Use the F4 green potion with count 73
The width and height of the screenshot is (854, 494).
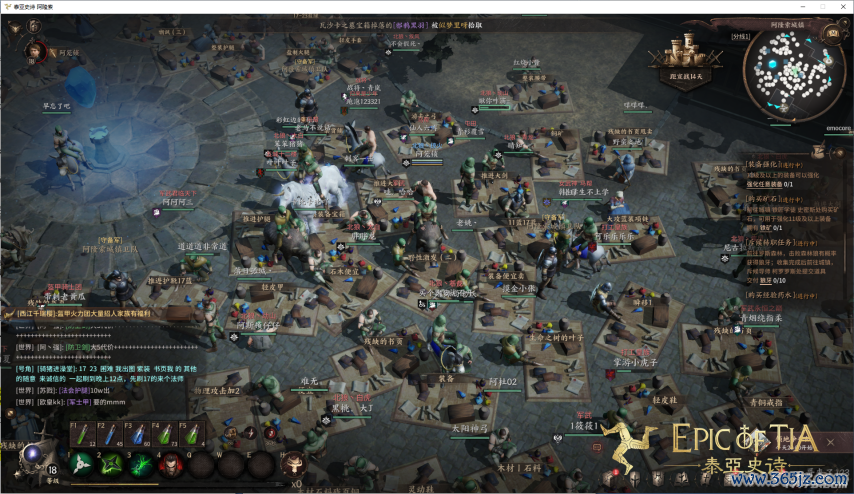166,436
